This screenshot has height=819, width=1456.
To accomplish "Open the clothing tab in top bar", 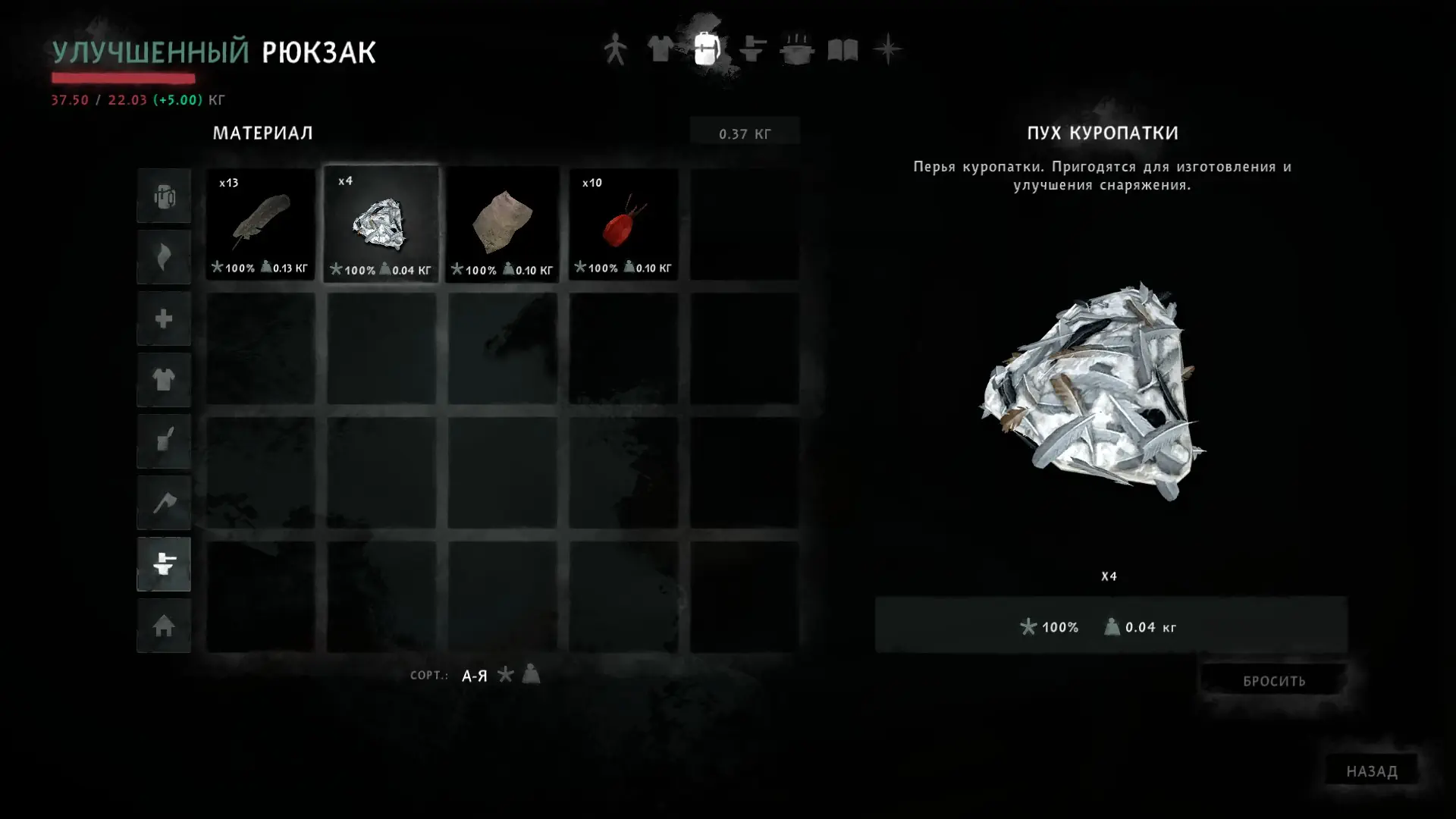I will [660, 50].
